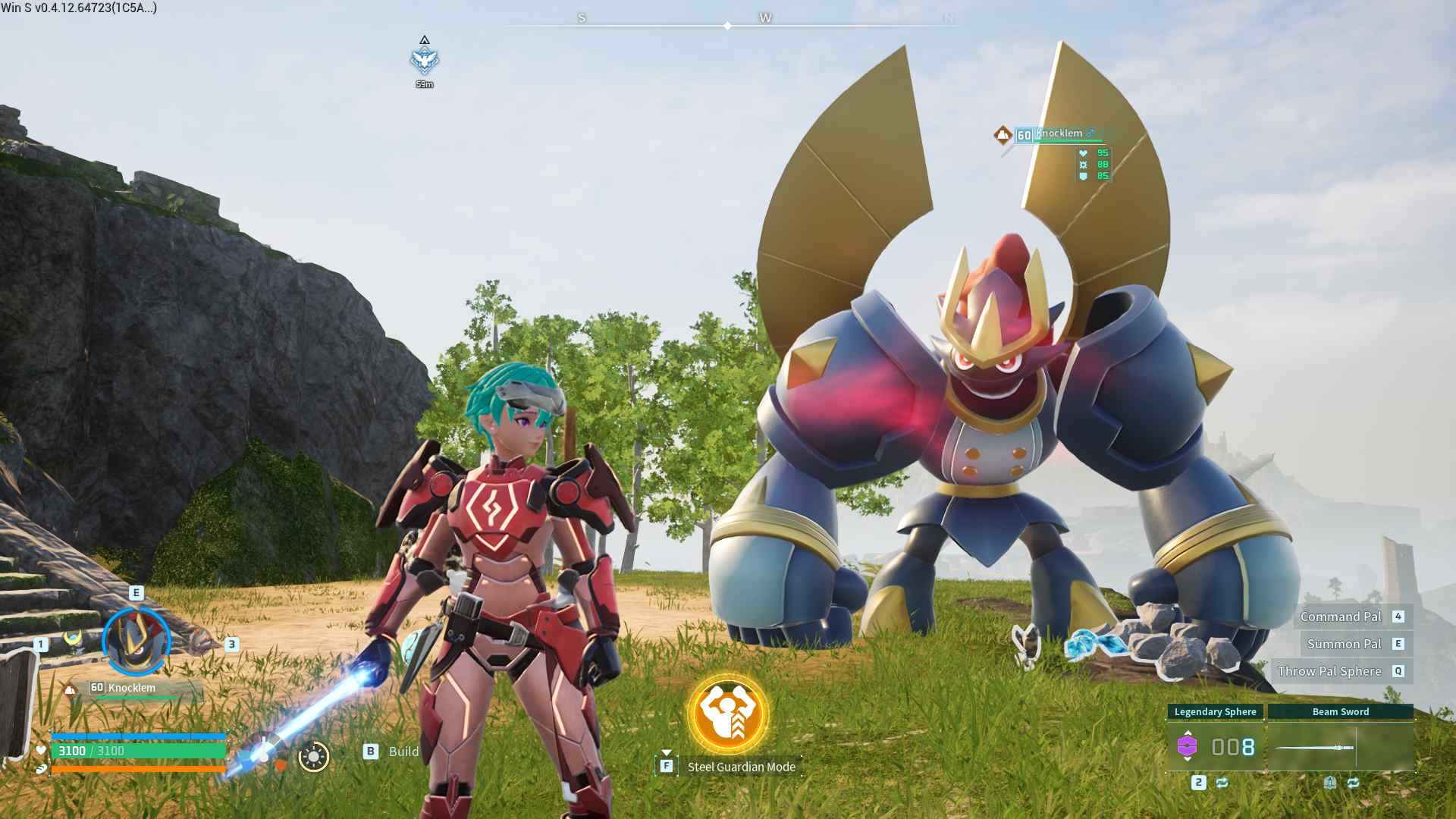The image size is (1456, 819).
Task: Open the Build menu label
Action: (x=403, y=752)
